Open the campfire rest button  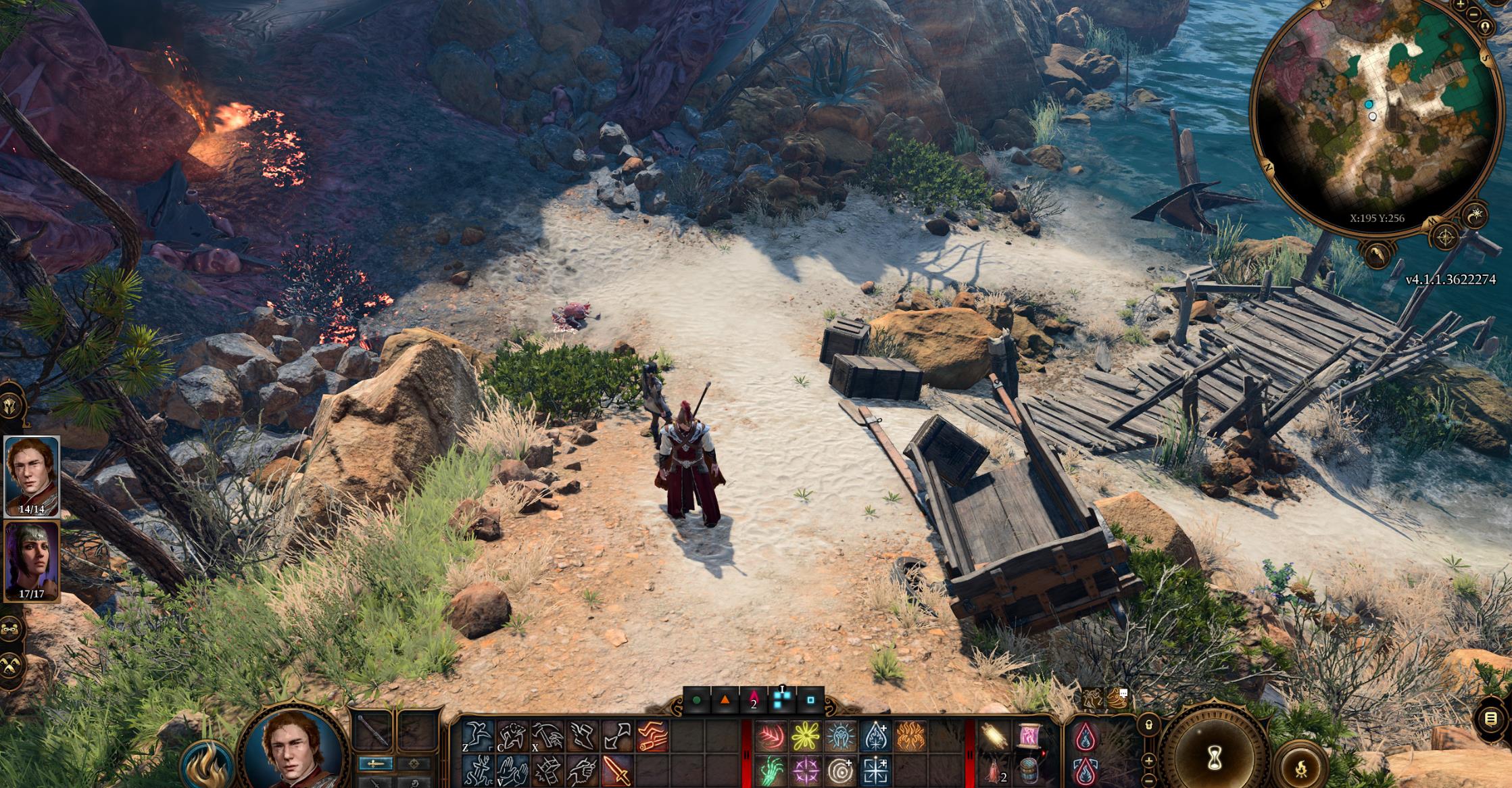tap(1302, 767)
